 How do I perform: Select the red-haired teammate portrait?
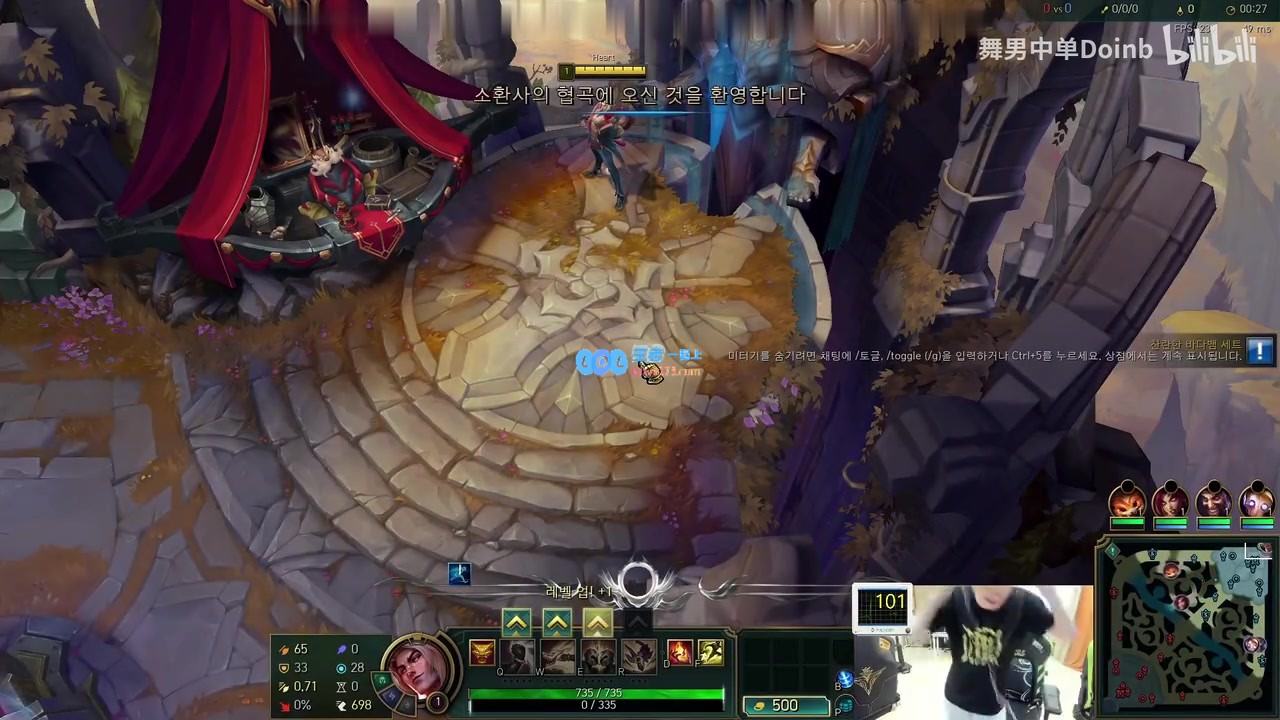tap(1170, 500)
